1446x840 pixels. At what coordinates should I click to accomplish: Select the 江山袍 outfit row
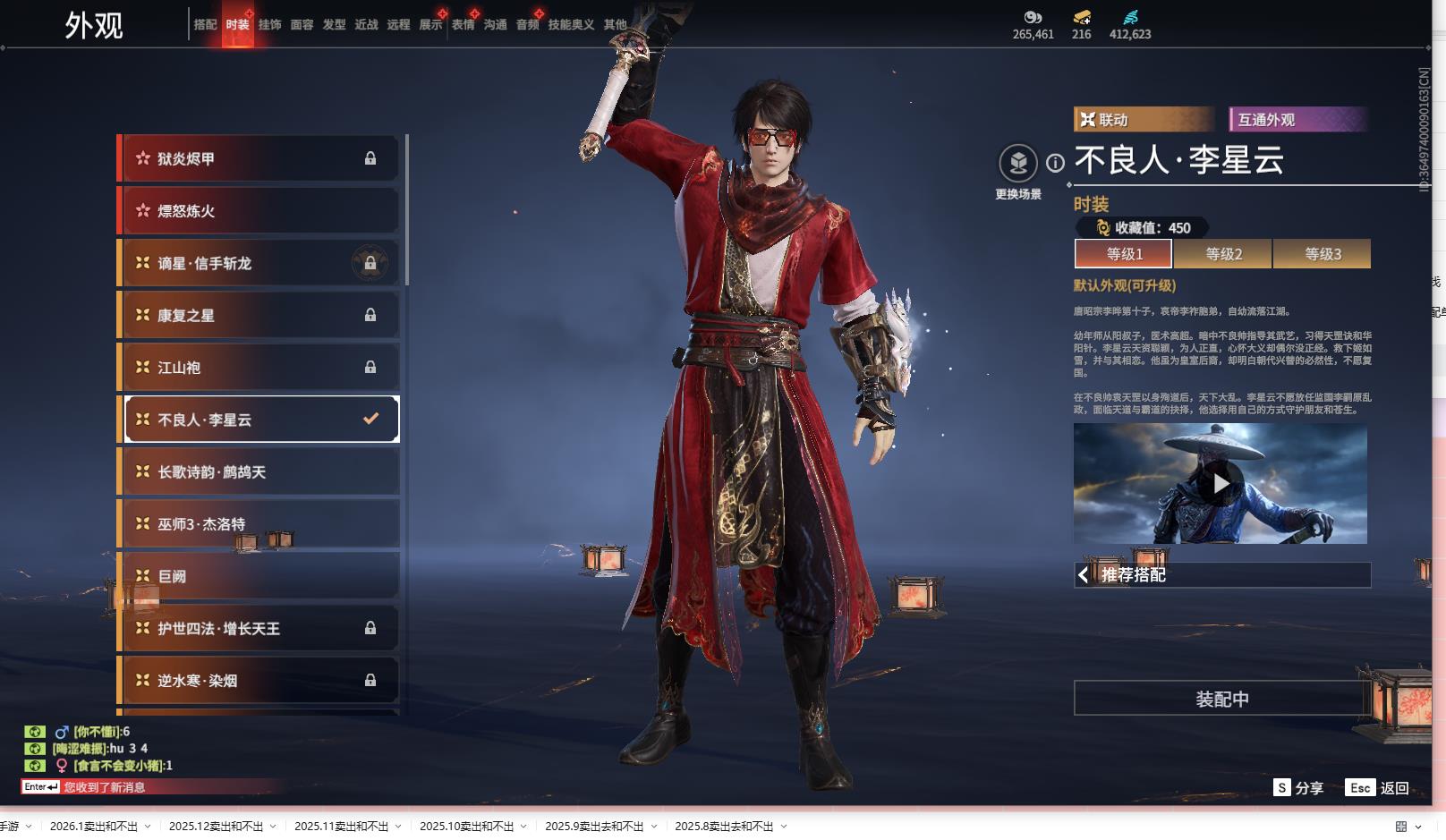tap(259, 368)
